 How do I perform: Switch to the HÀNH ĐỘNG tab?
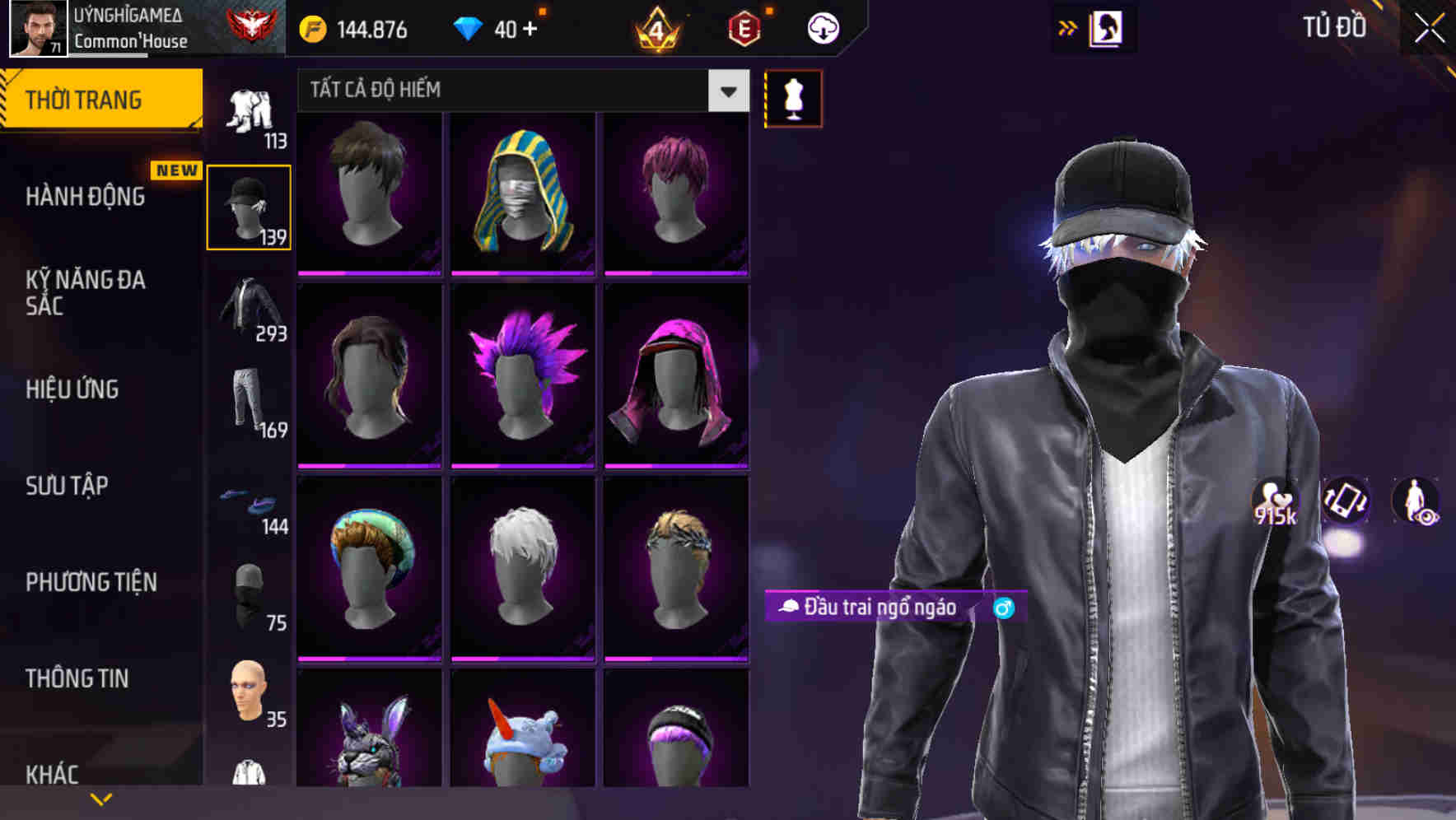(86, 197)
